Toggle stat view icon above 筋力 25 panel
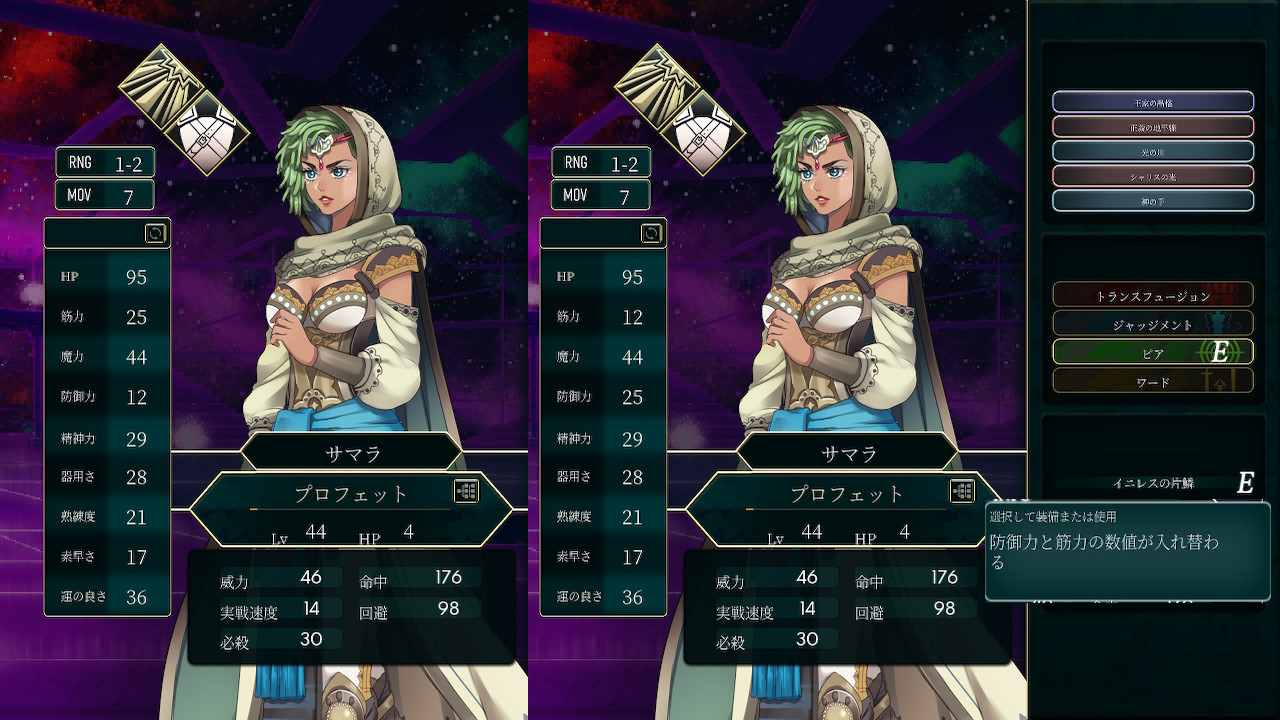 [x=156, y=234]
